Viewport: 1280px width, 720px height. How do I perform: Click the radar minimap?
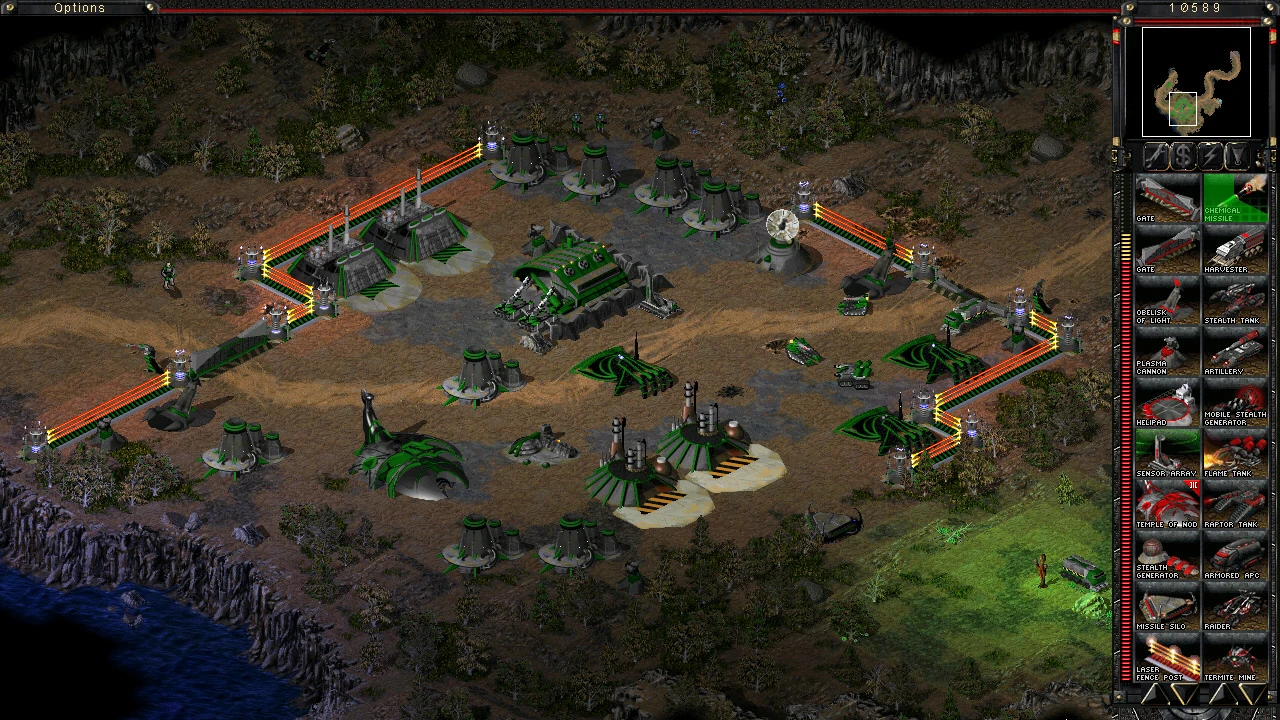[x=1196, y=82]
